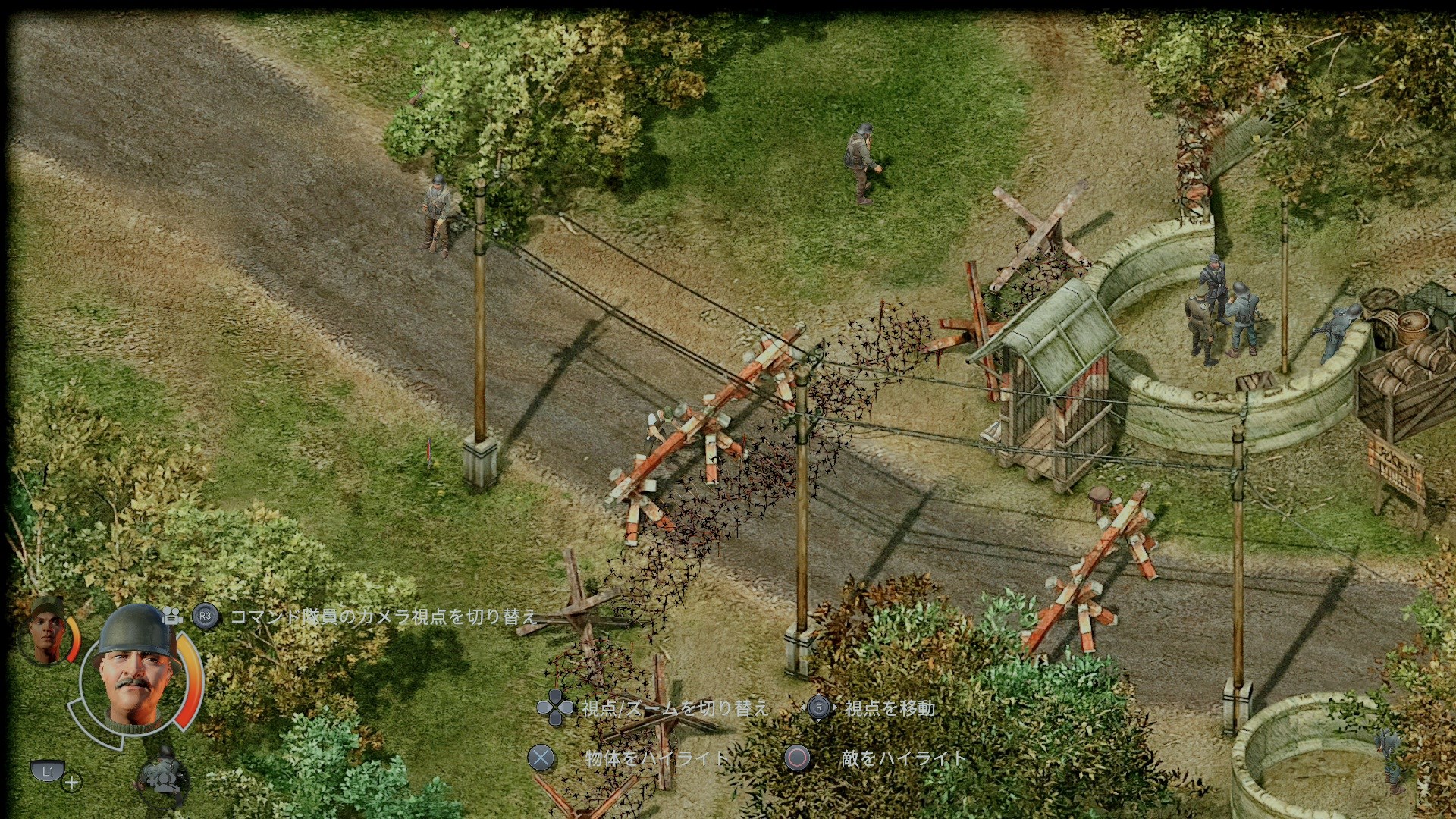Toggle 物体をハイライト object highlighting
Image resolution: width=1456 pixels, height=819 pixels.
click(541, 756)
